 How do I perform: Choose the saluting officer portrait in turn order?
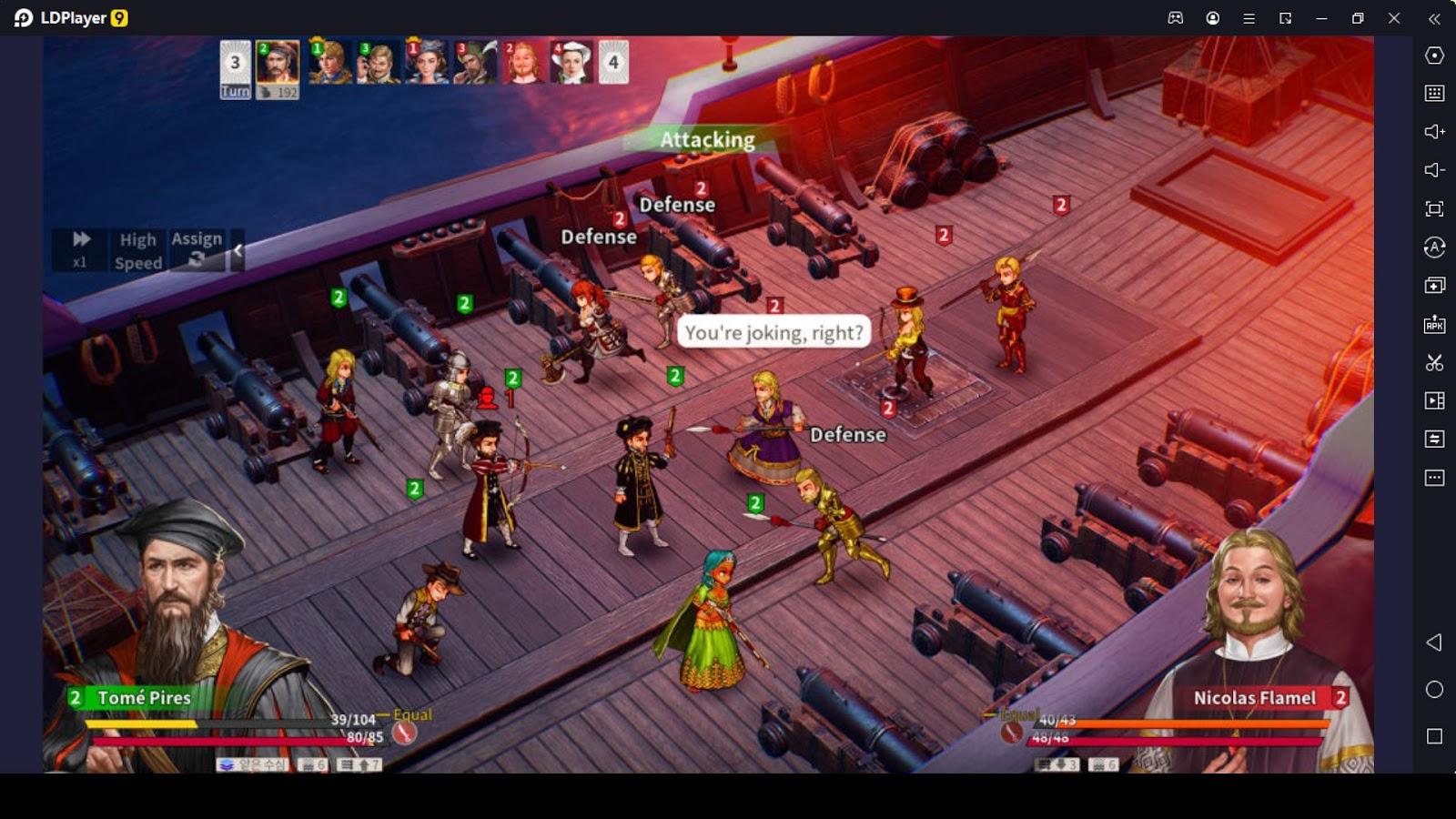click(378, 63)
